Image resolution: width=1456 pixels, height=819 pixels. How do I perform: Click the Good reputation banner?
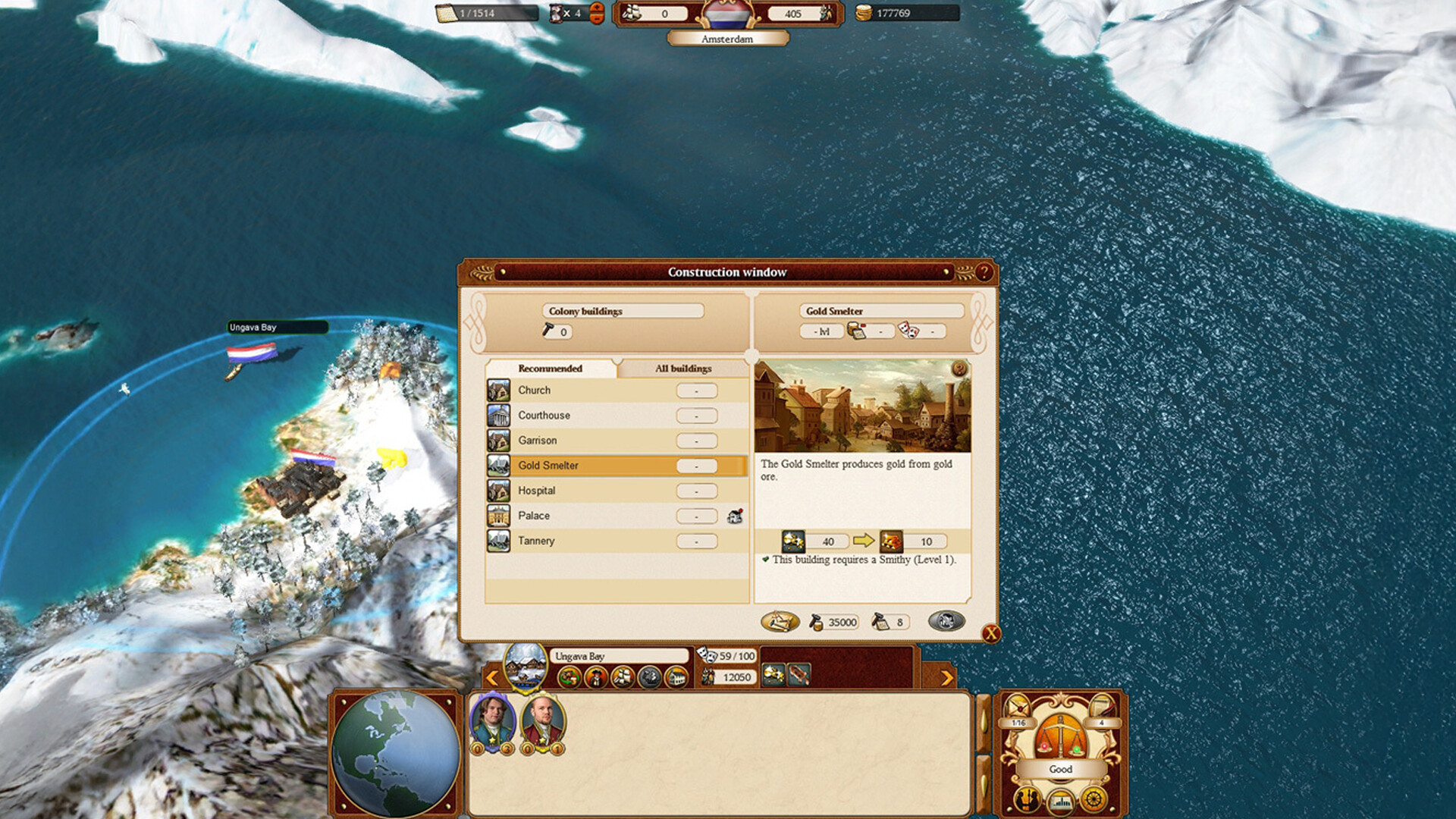pos(1061,768)
